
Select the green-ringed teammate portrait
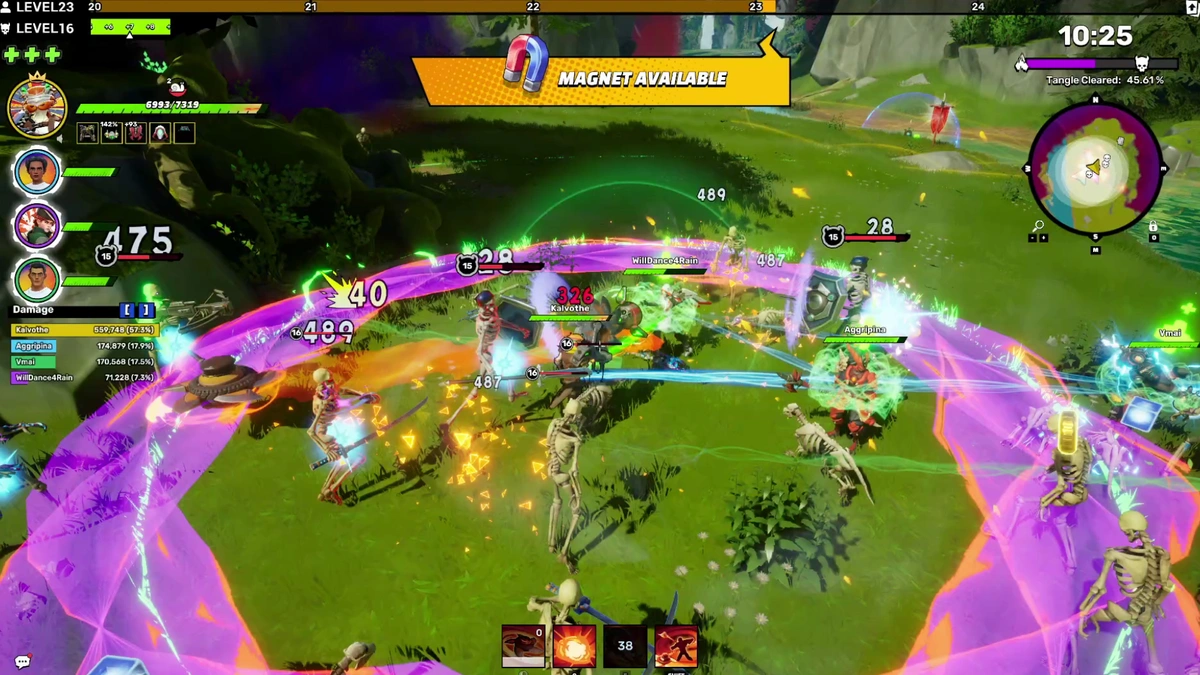(37, 280)
